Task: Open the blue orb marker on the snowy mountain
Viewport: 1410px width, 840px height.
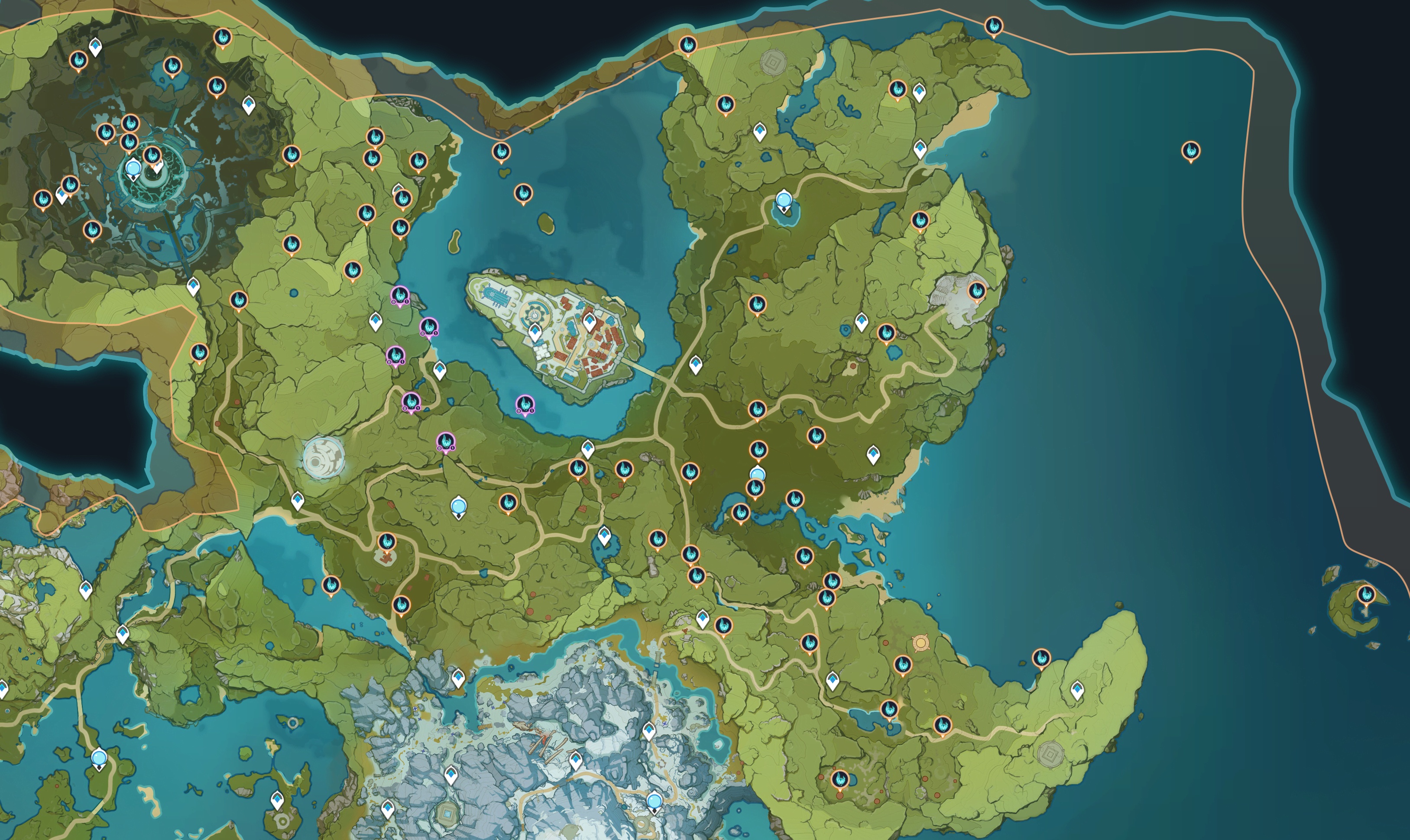Action: coord(654,801)
